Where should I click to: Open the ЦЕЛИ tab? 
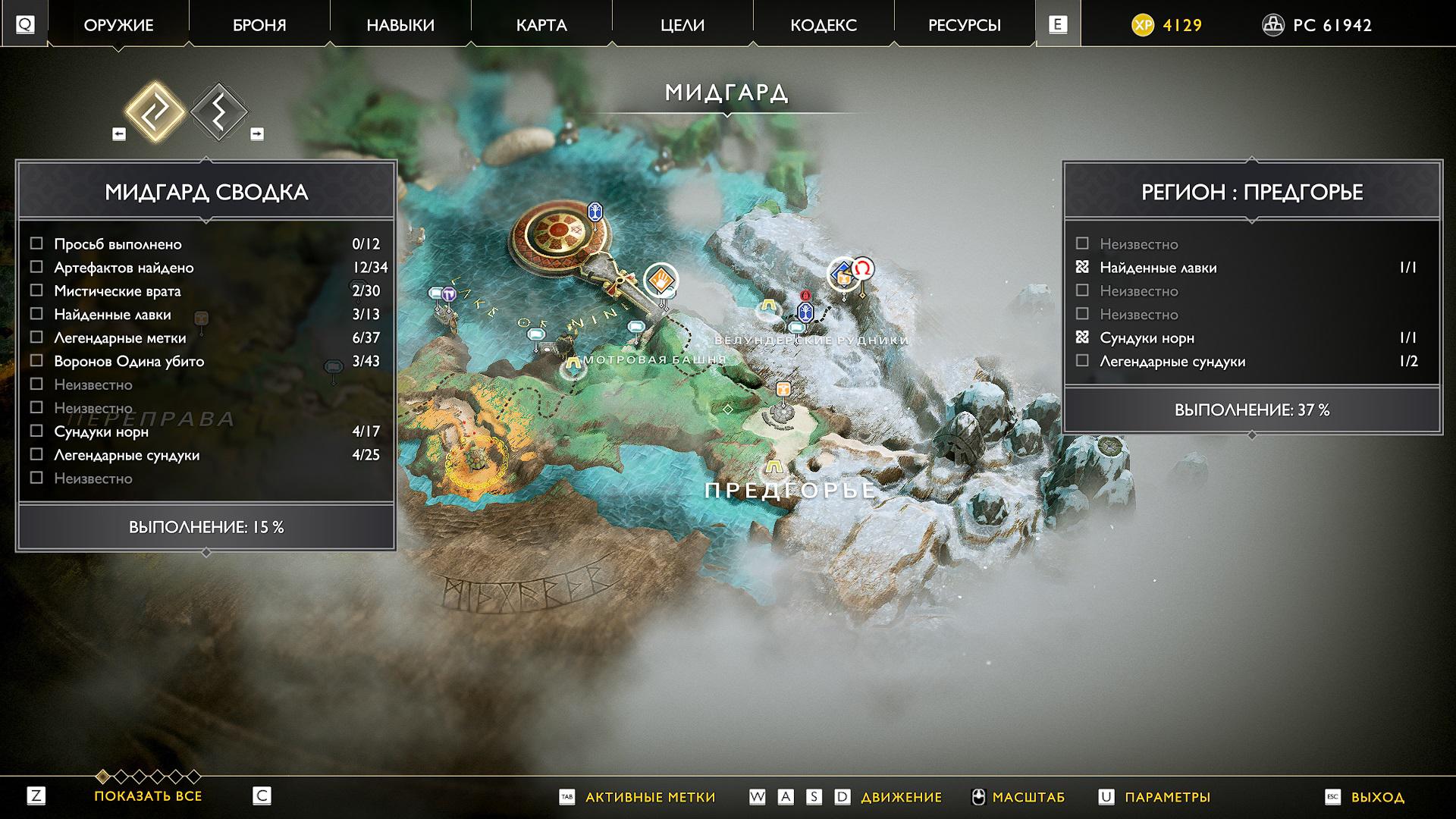tap(682, 25)
